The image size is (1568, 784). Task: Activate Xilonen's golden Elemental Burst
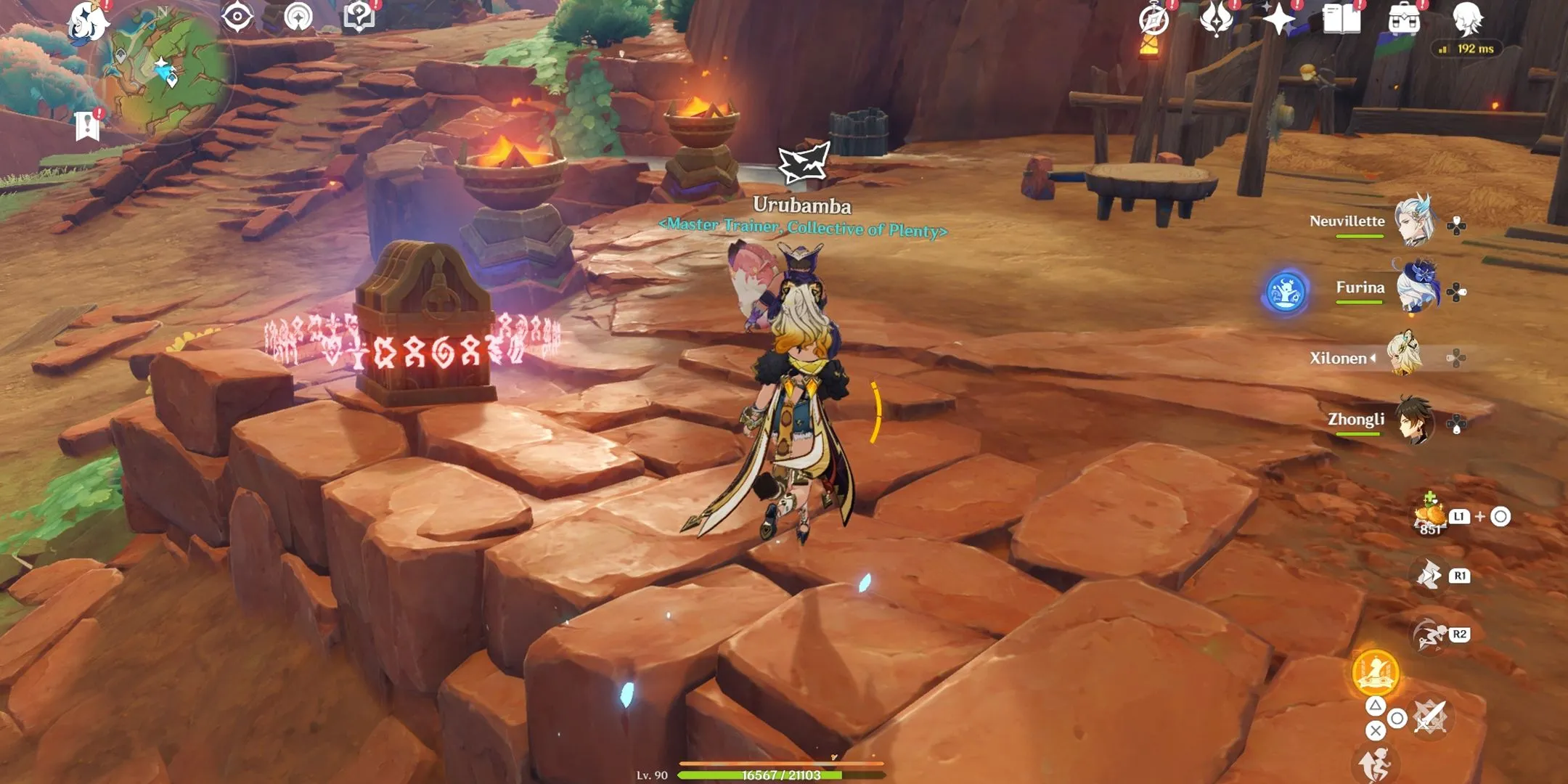(x=1375, y=671)
